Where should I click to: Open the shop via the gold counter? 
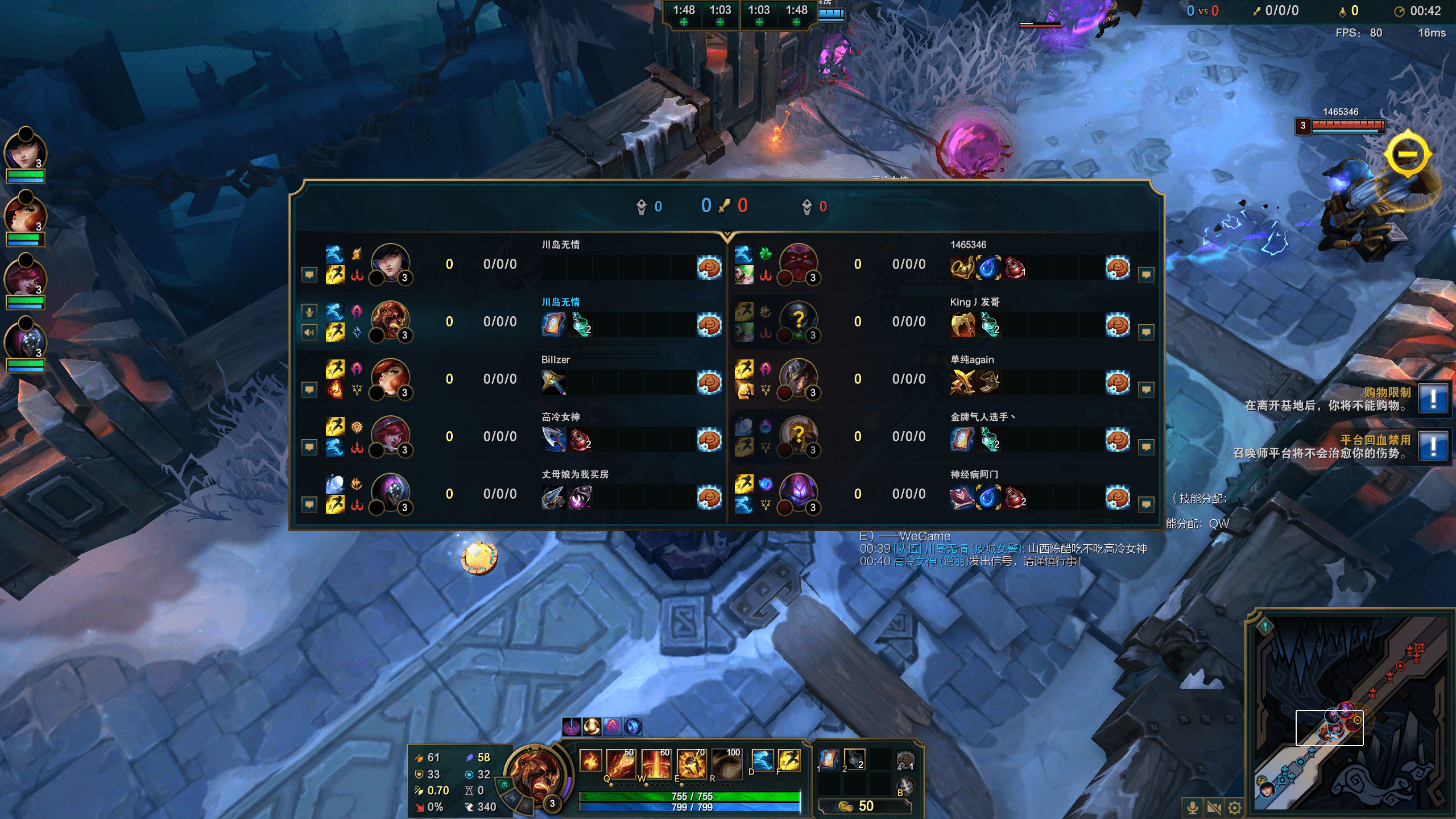[x=864, y=806]
